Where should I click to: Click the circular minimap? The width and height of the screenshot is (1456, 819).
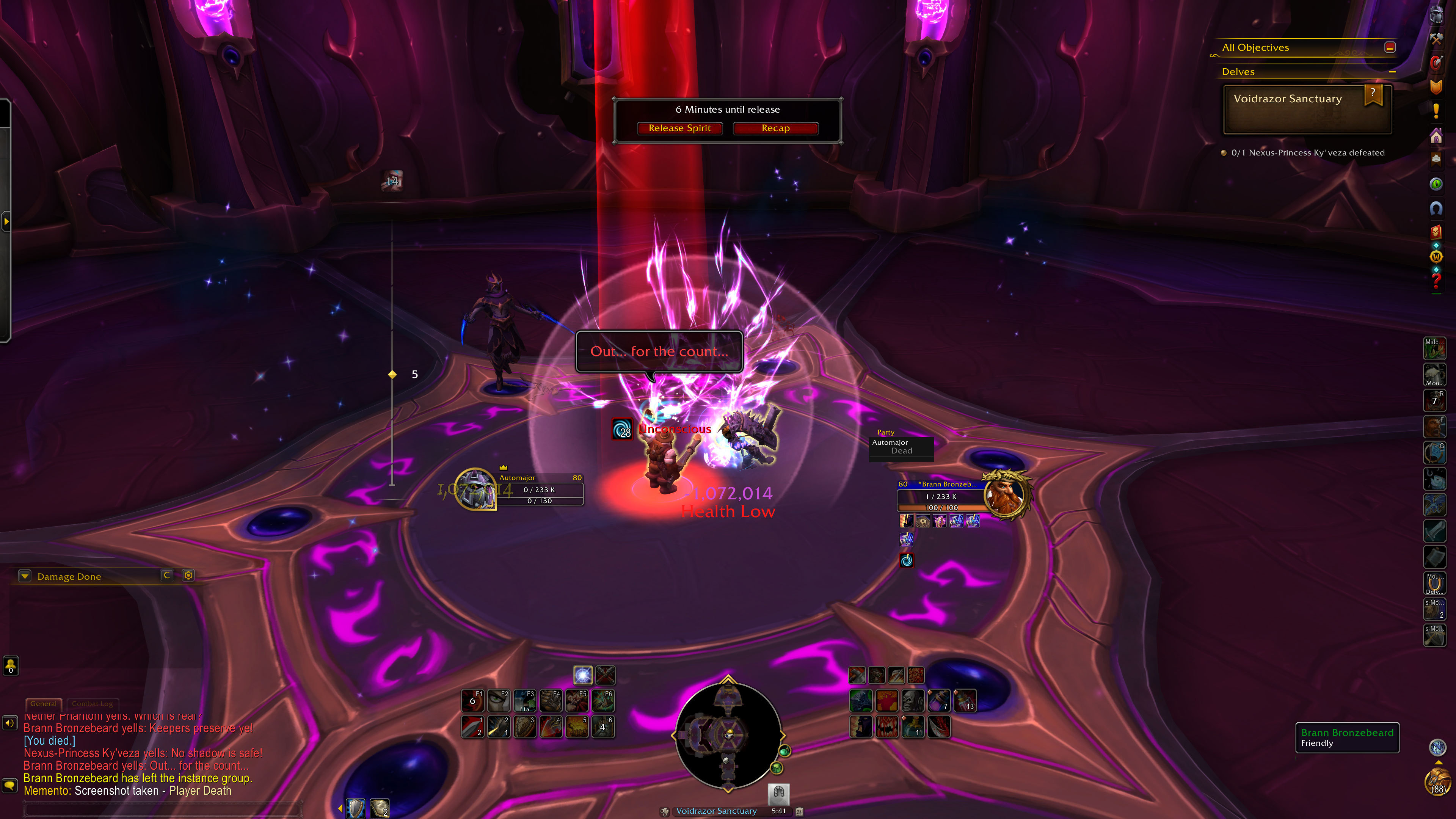tap(728, 735)
